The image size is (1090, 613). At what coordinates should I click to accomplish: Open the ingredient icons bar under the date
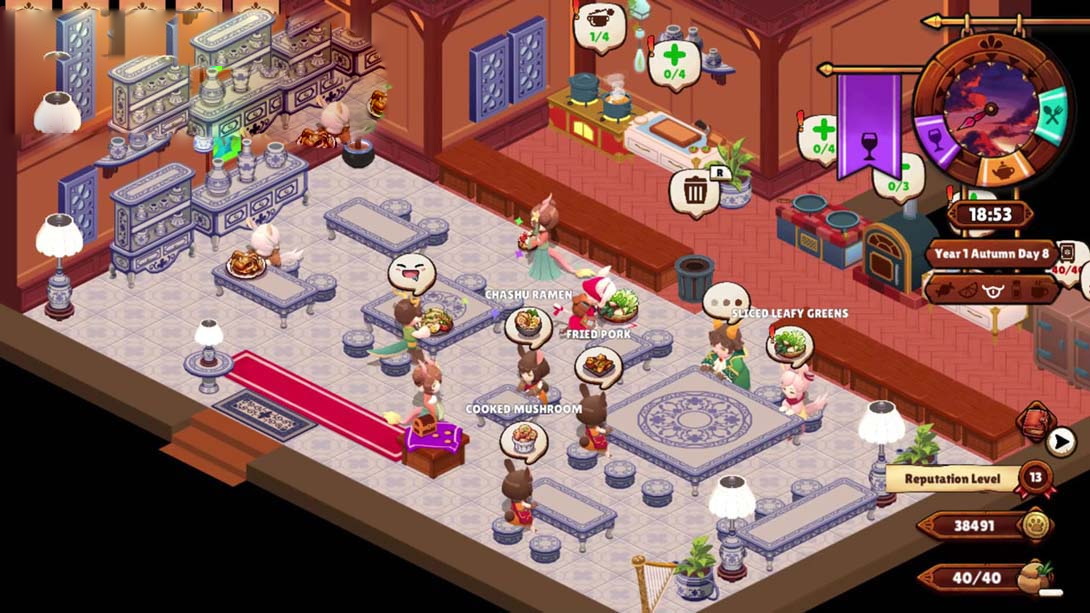click(x=992, y=290)
